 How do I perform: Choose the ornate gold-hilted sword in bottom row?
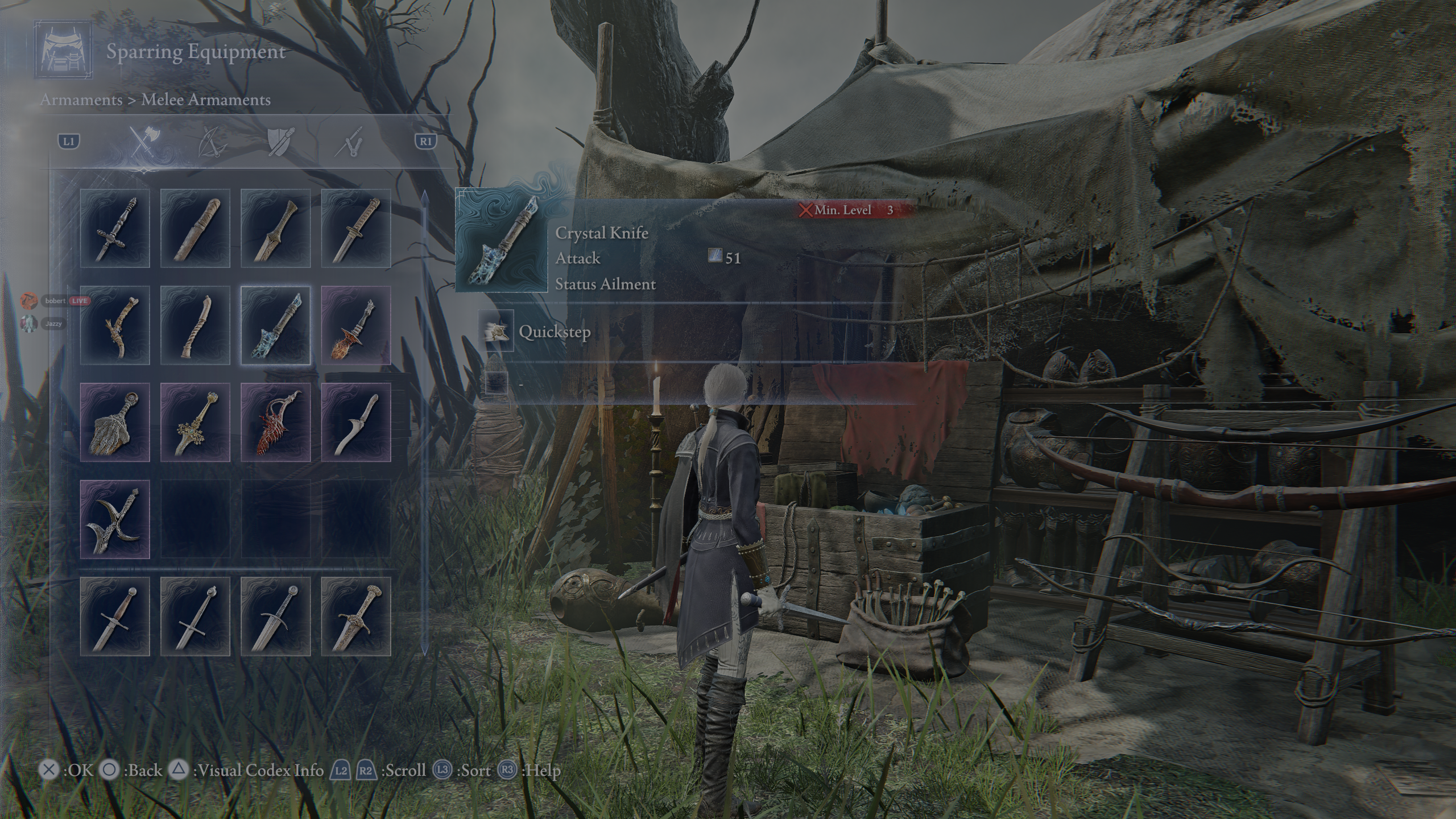(x=356, y=617)
